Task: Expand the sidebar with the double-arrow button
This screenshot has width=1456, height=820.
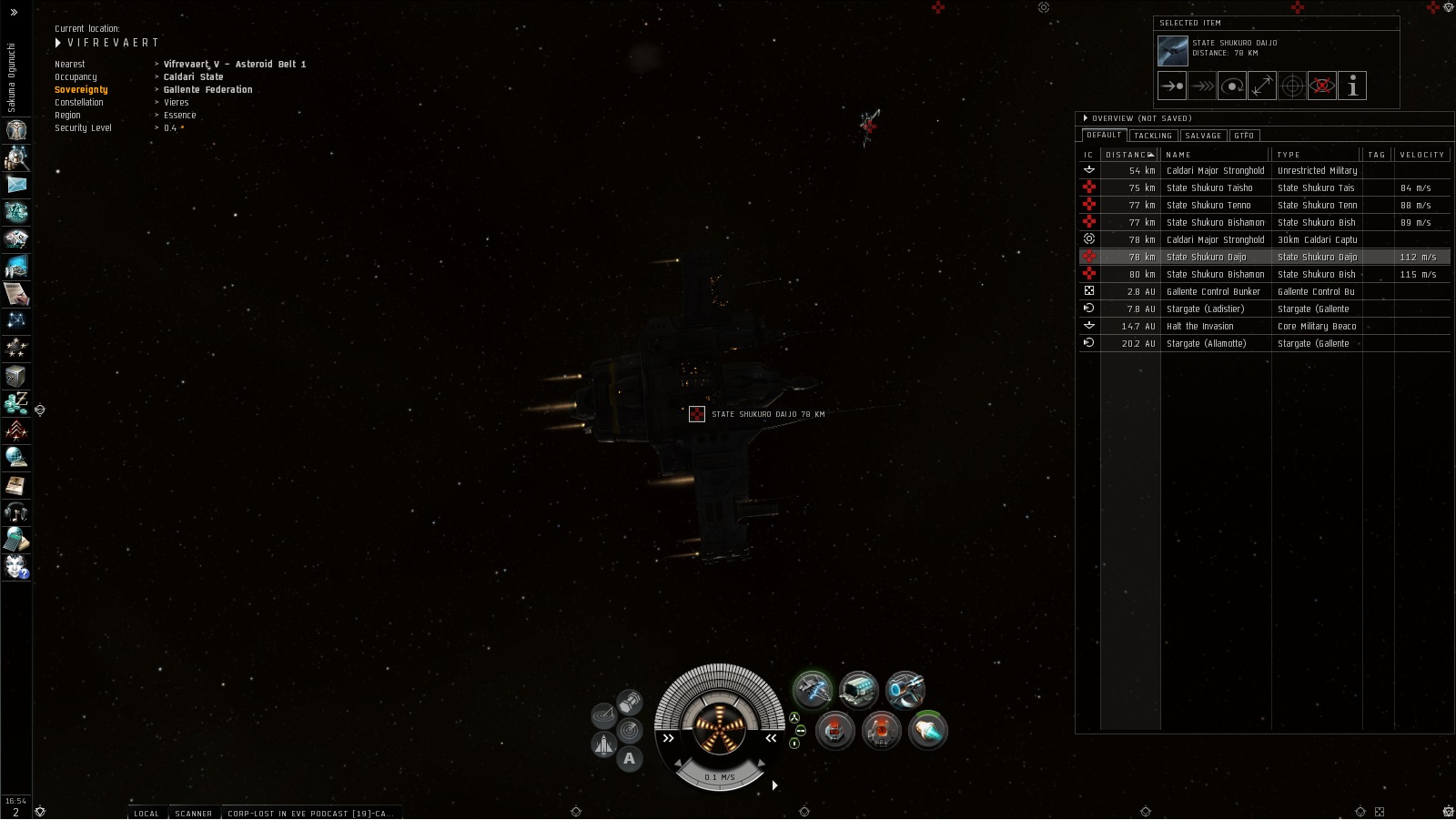Action: (14, 12)
